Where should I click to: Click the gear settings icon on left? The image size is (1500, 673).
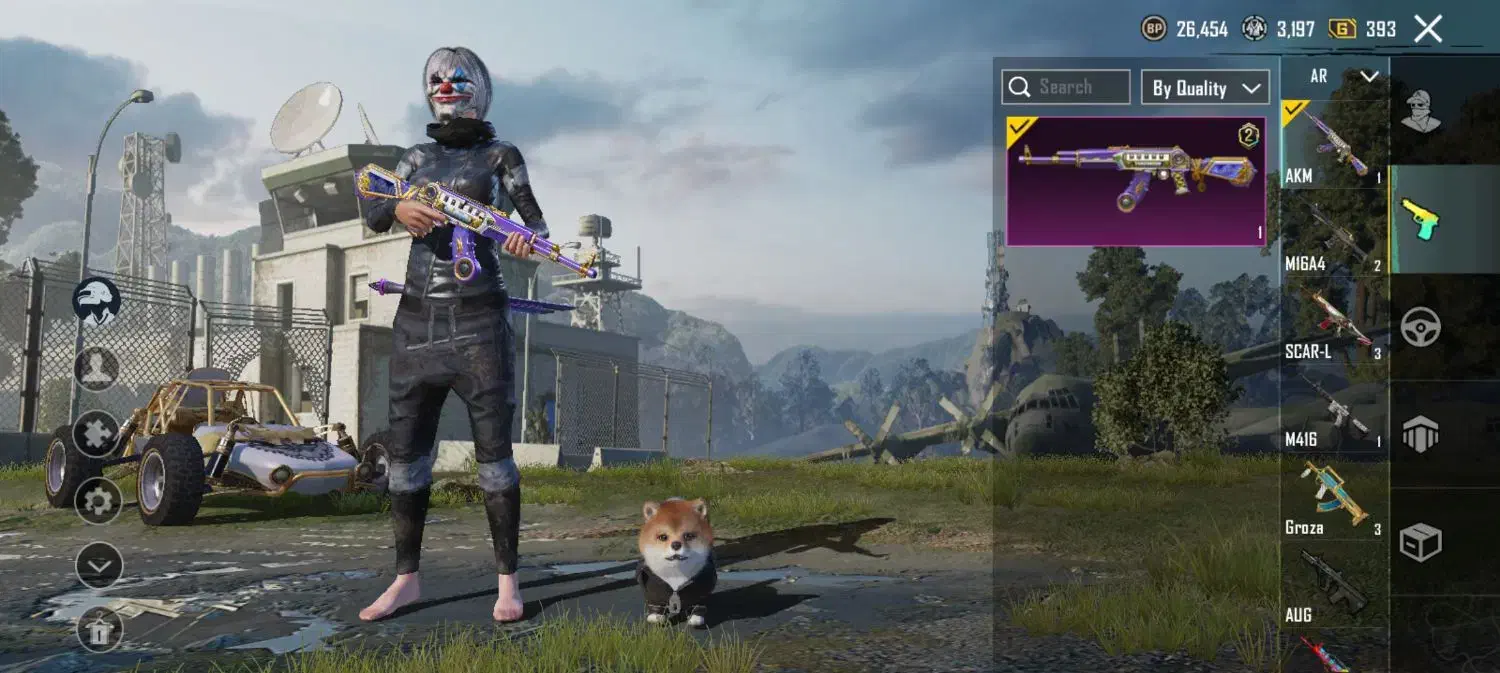tap(98, 499)
